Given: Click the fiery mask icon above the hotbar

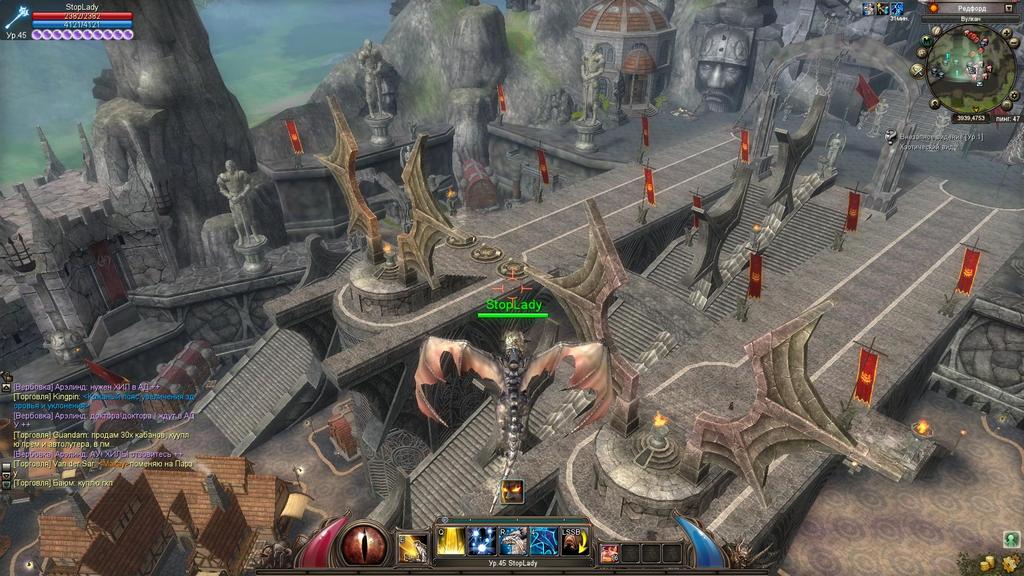Looking at the screenshot, I should [x=513, y=491].
